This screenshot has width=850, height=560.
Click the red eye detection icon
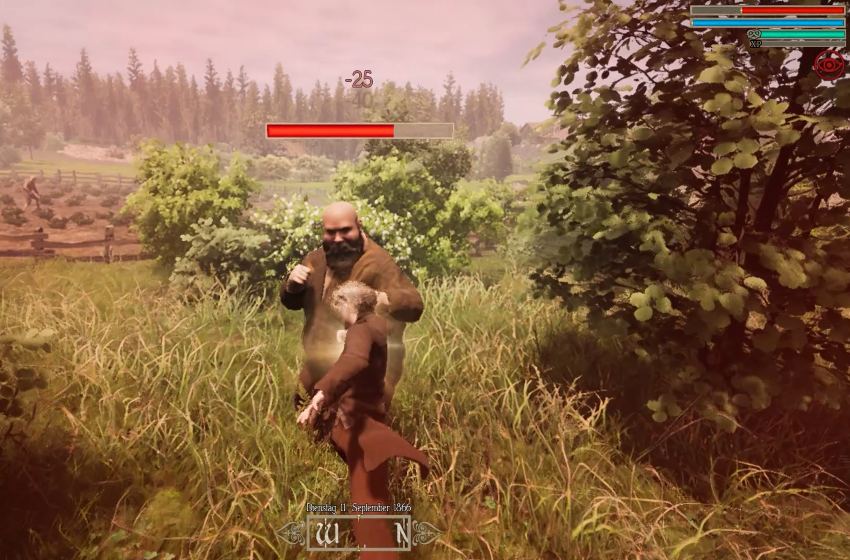tap(829, 65)
